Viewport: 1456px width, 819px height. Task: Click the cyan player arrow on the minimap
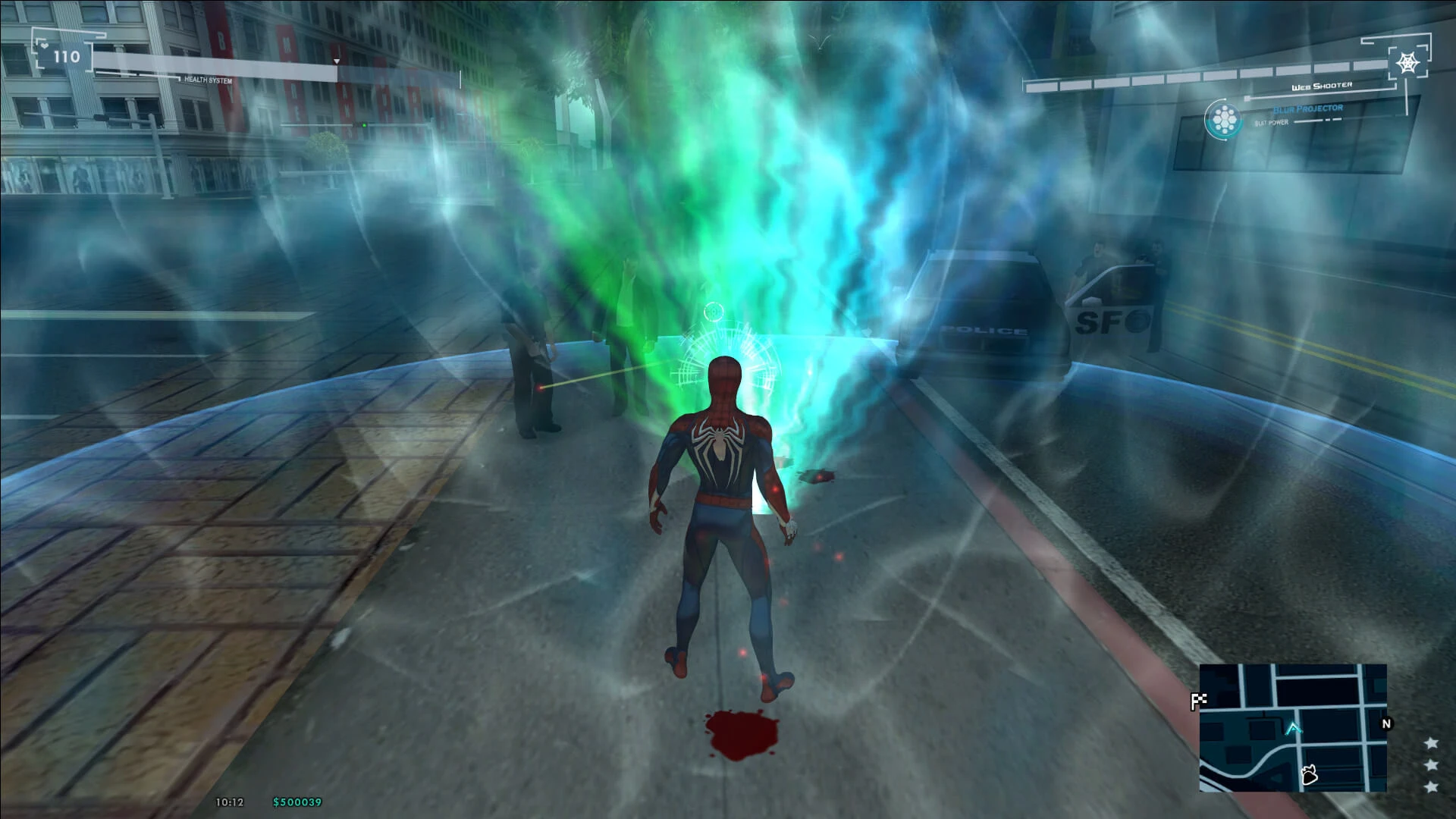point(1293,728)
